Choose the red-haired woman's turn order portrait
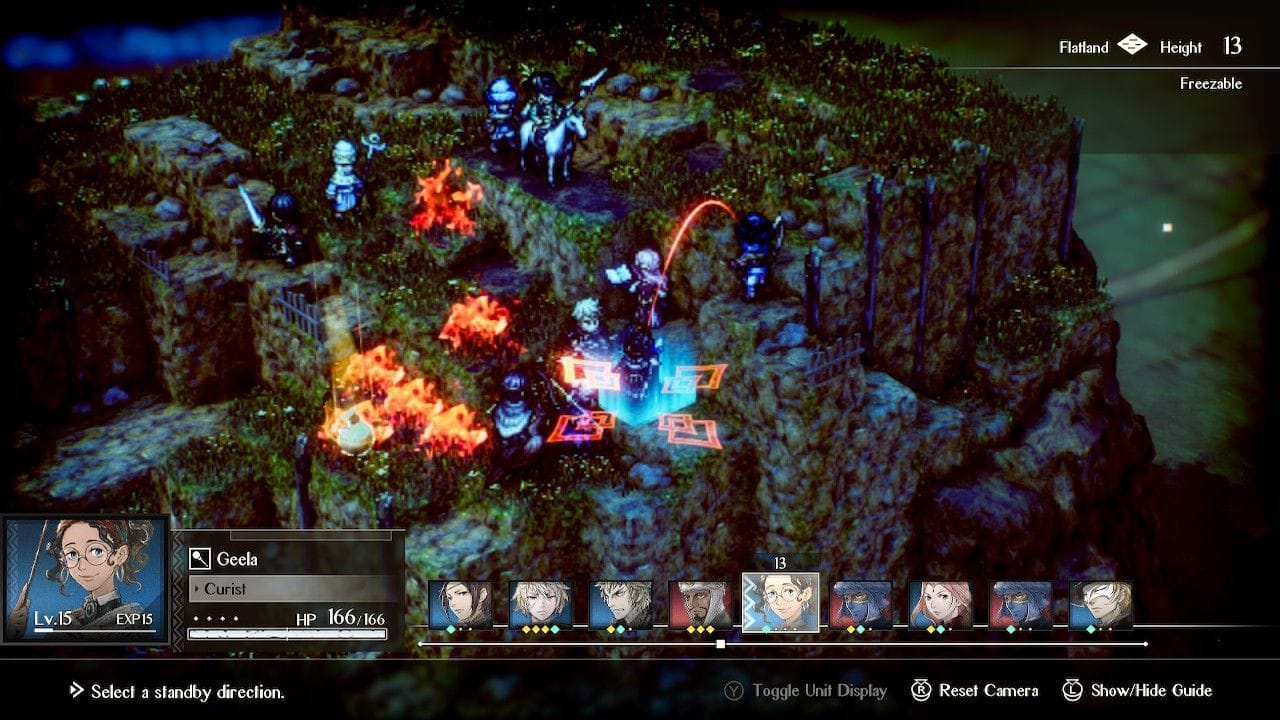1280x720 pixels. [940, 605]
